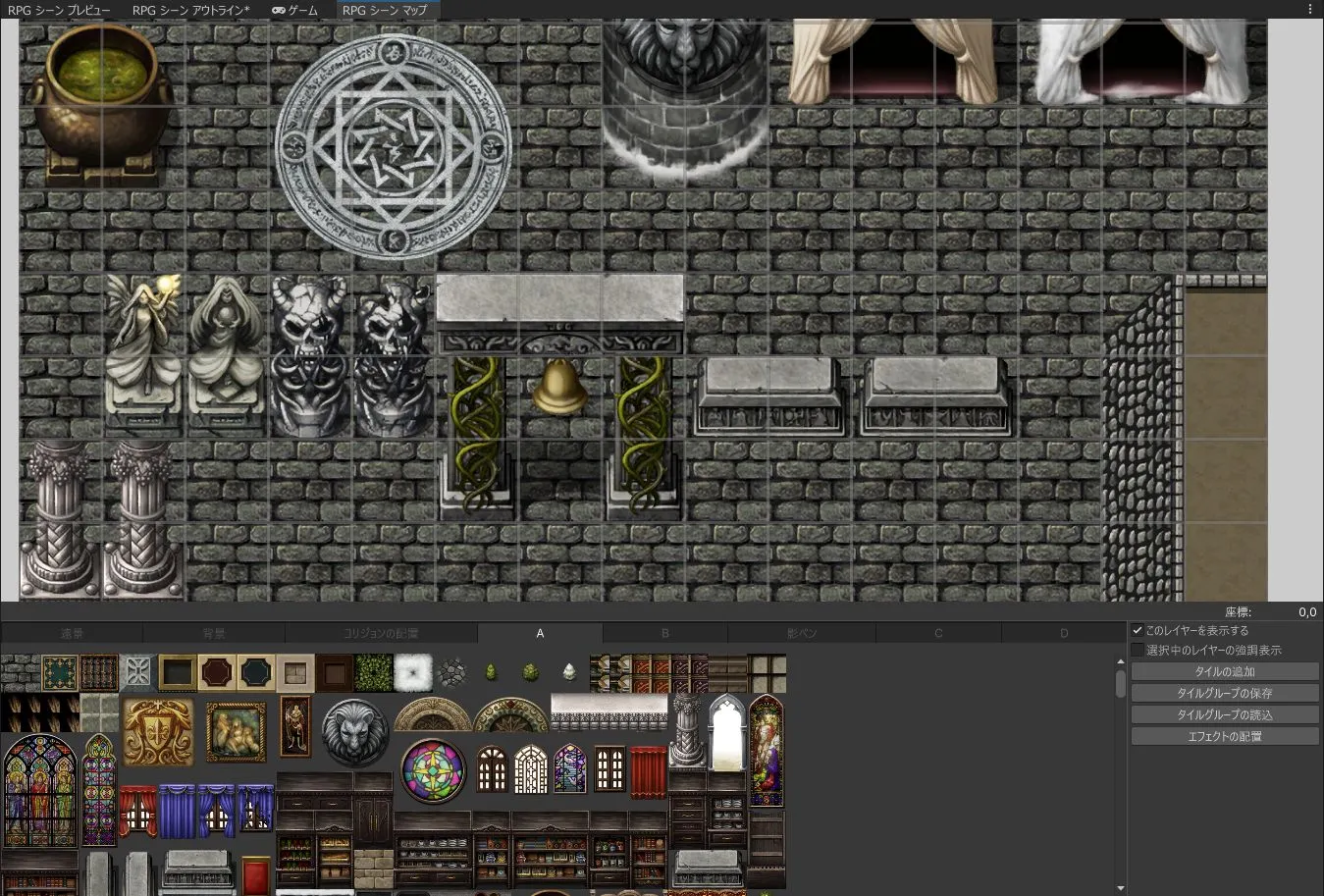This screenshot has width=1324, height=896.
Task: Select the 遠景 layer tab
Action: click(72, 634)
